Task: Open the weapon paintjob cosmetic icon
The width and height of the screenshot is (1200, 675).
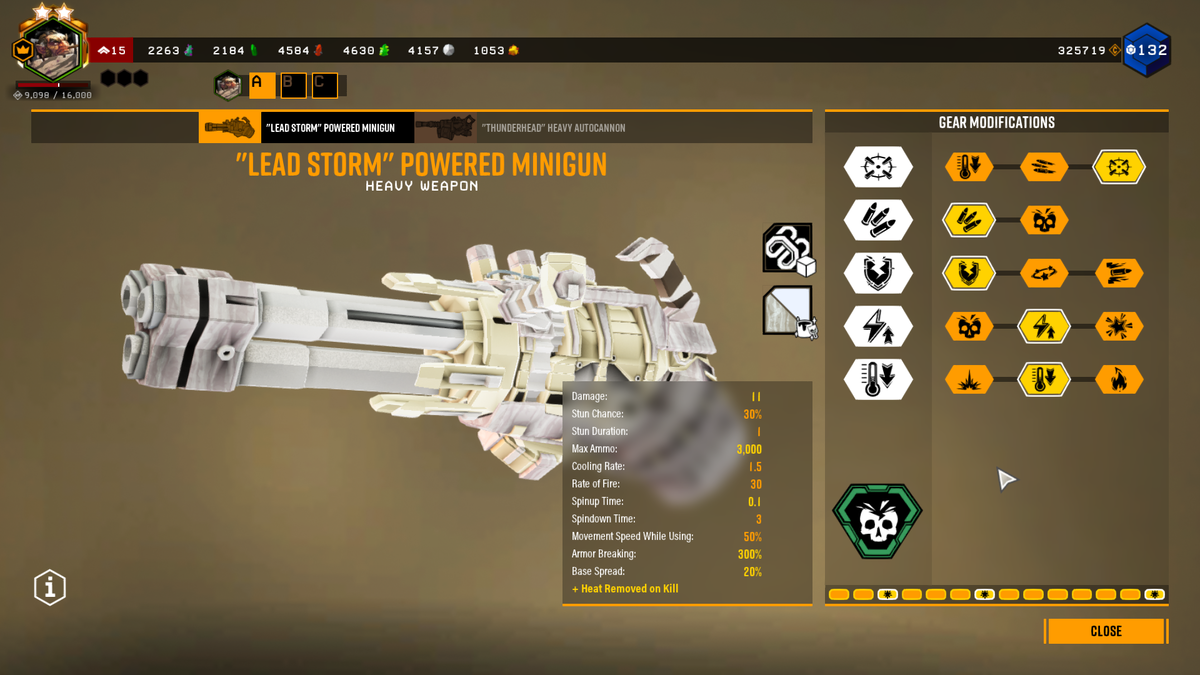Action: [788, 312]
